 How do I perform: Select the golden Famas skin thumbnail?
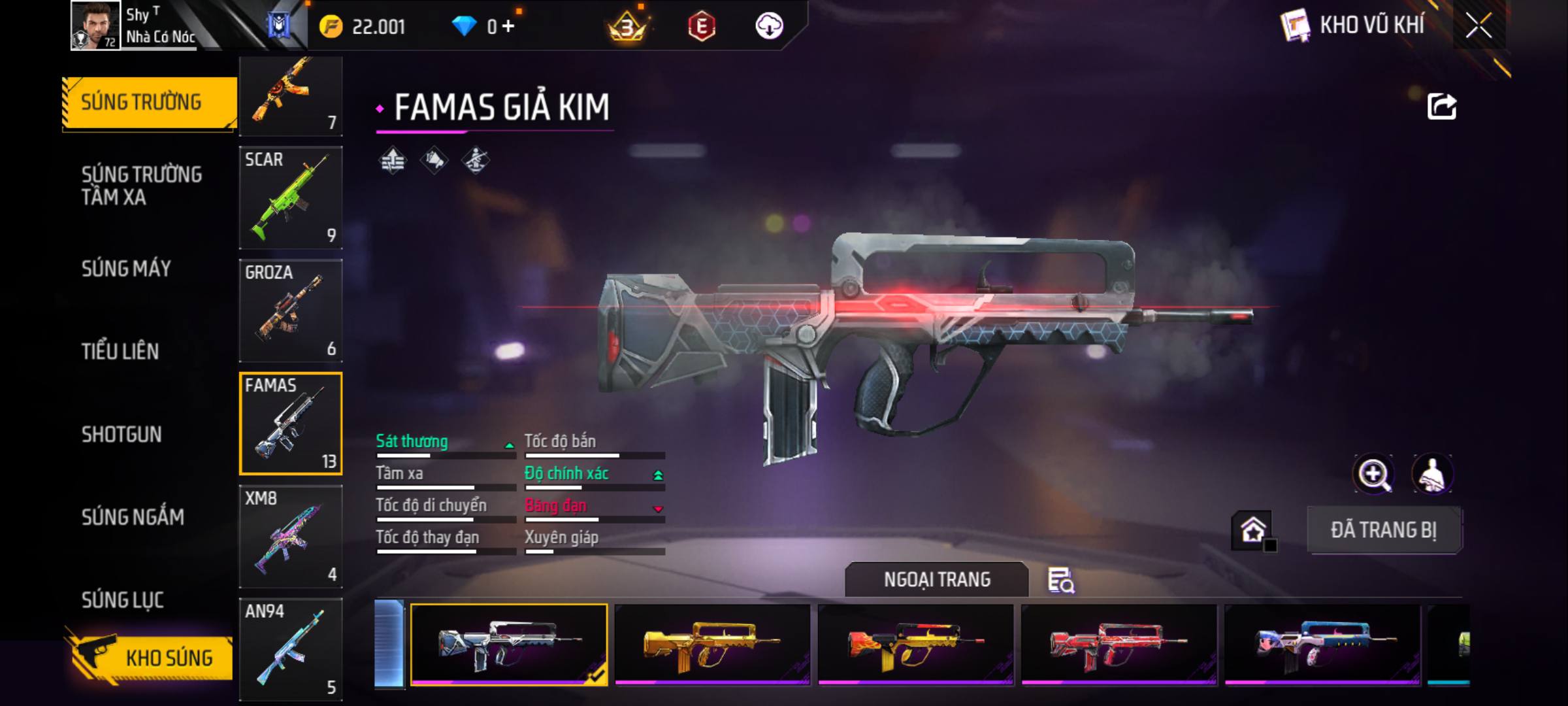point(712,645)
